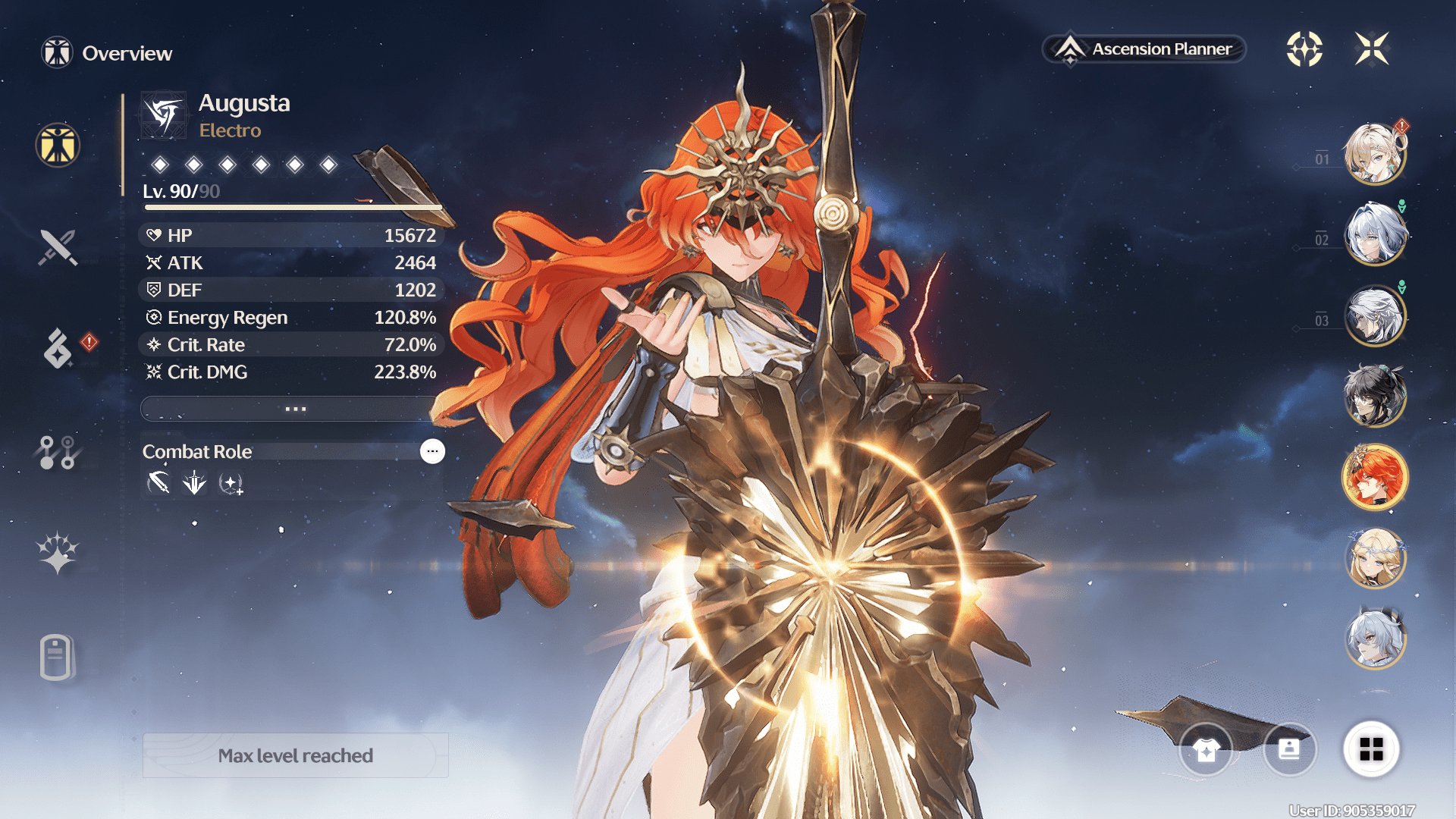The image size is (1456, 819).
Task: Click the circular target icon beside Ascension Planner
Action: tap(1304, 49)
